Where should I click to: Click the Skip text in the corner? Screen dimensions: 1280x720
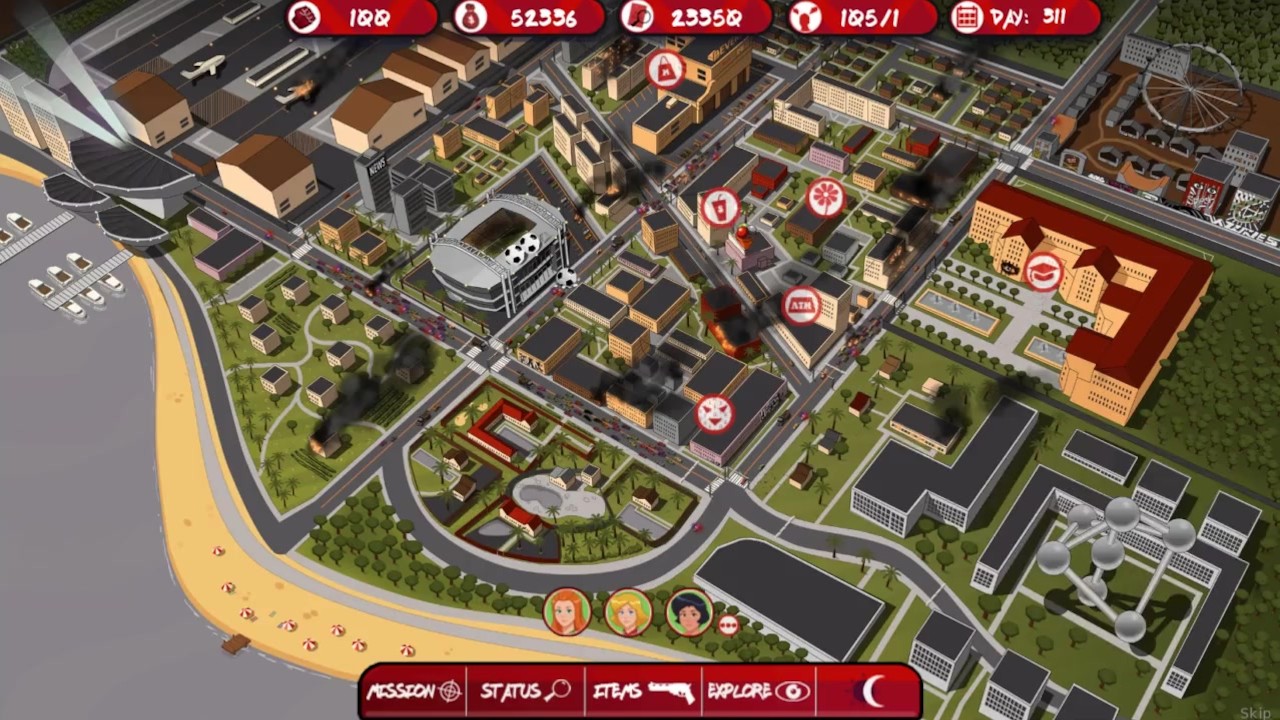[x=1254, y=712]
